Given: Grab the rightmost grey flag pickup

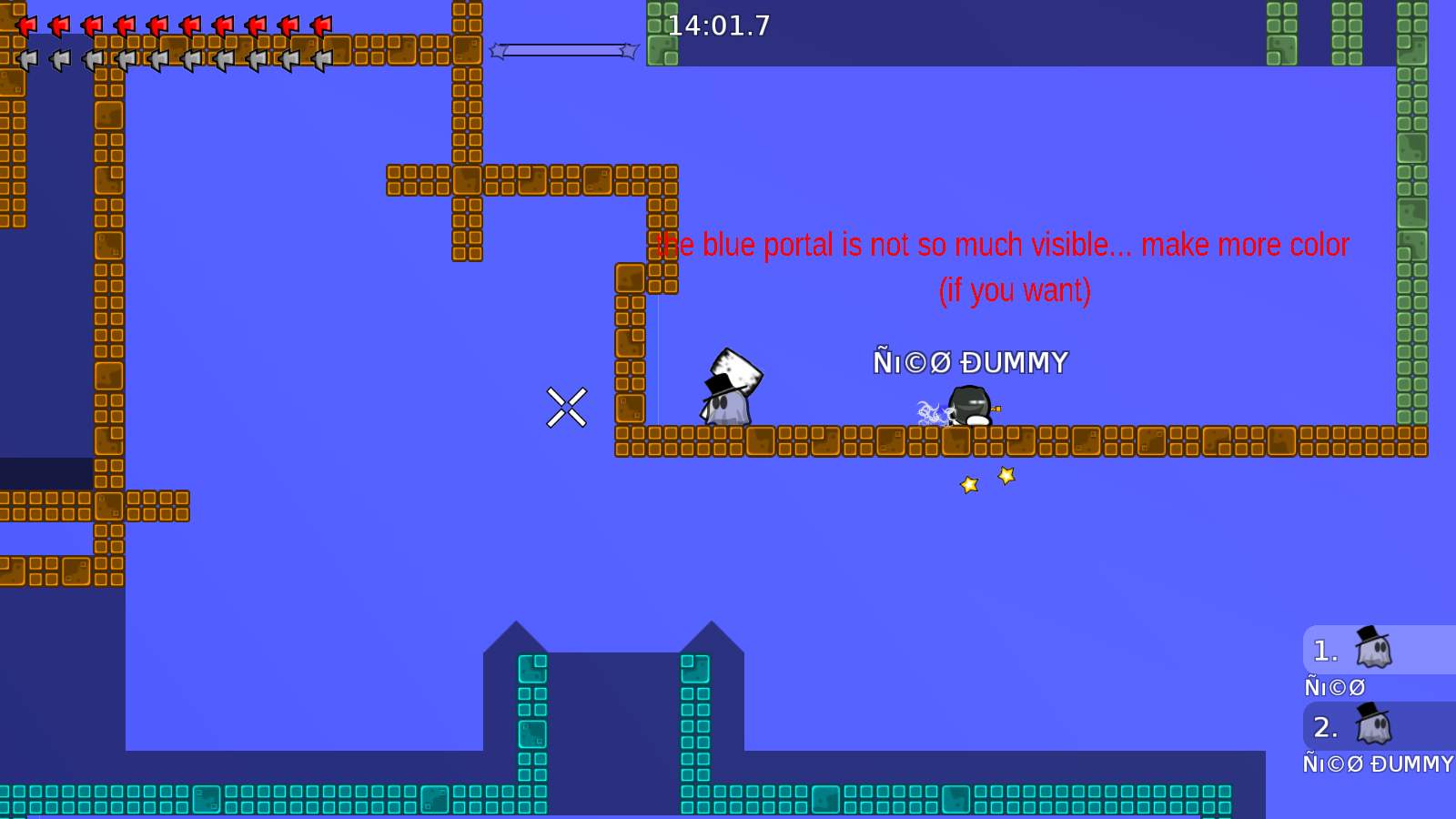Looking at the screenshot, I should coord(320,59).
